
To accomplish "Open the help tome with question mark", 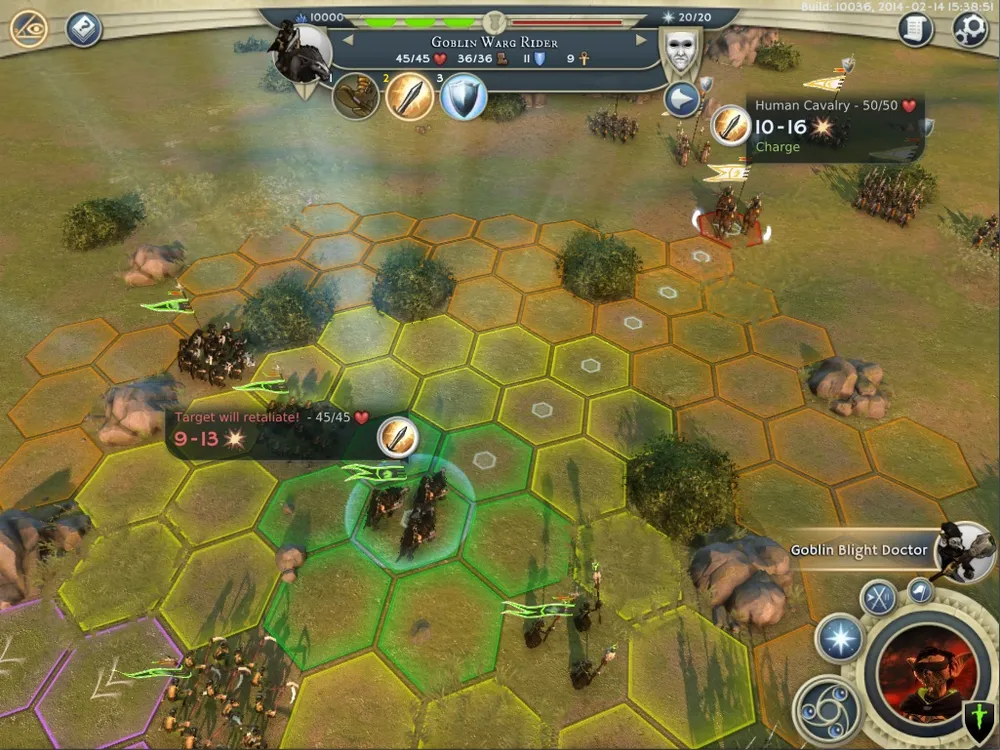I will pyautogui.click(x=84, y=29).
